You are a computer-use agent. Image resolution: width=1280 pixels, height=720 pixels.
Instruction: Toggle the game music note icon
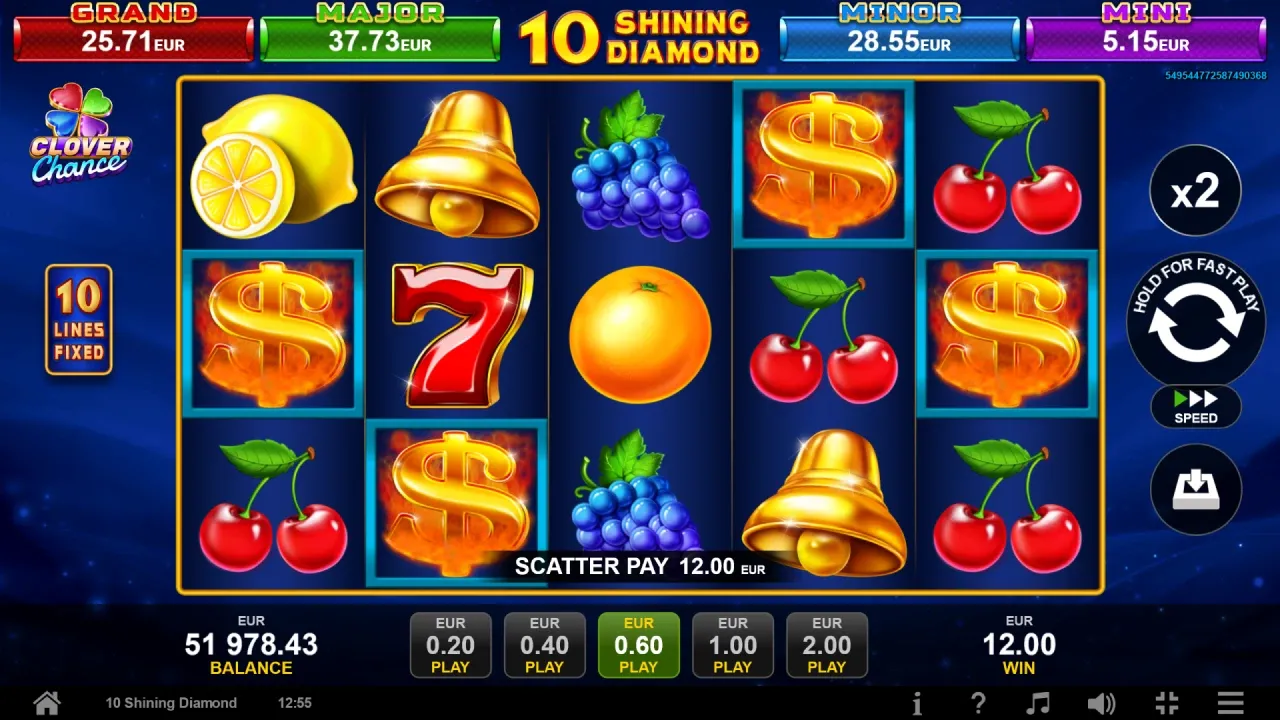coord(1041,703)
